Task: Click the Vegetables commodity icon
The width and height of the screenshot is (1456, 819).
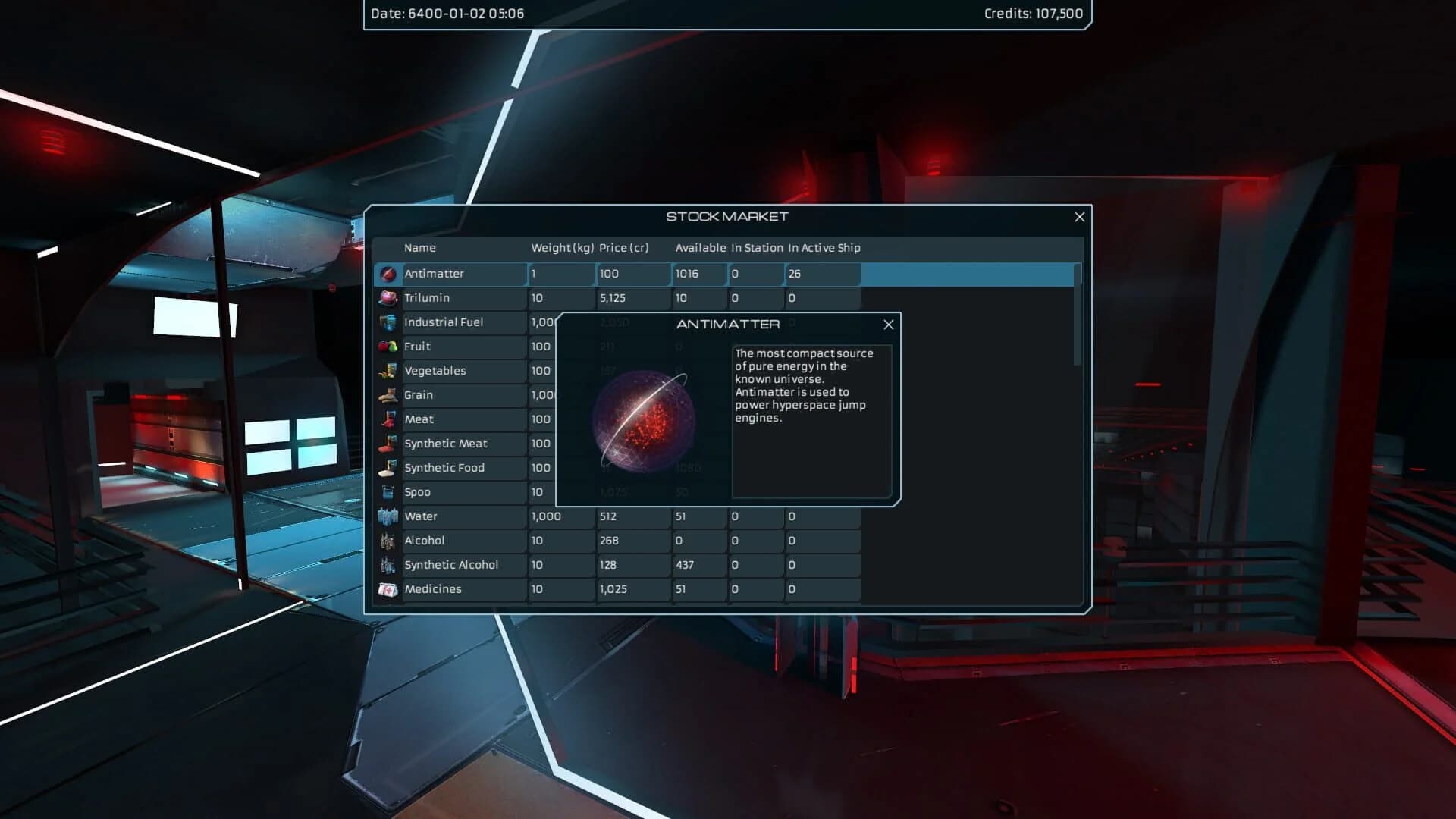Action: pyautogui.click(x=388, y=371)
